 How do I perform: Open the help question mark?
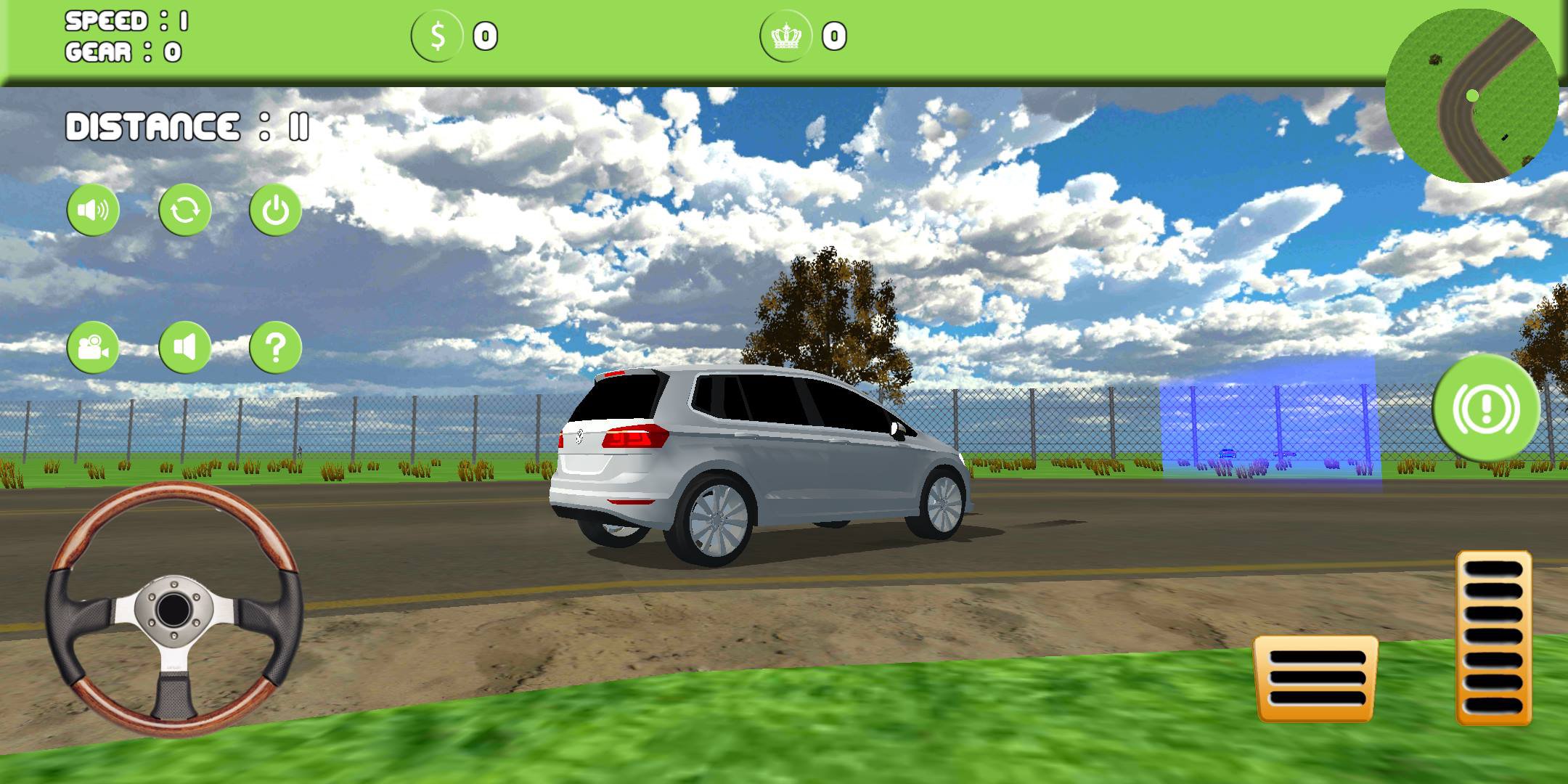click(273, 348)
